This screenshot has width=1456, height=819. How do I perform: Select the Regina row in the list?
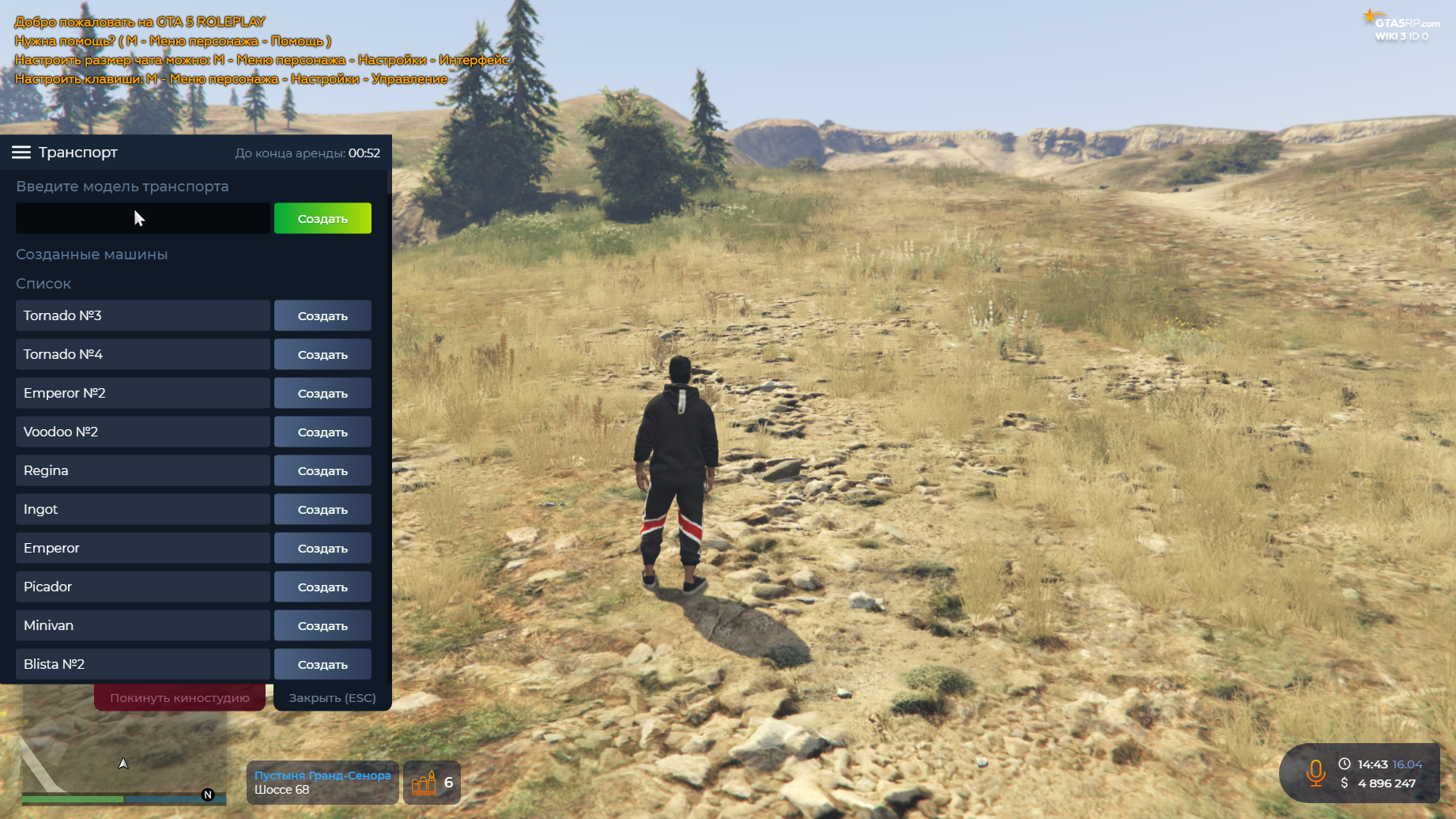click(x=142, y=470)
